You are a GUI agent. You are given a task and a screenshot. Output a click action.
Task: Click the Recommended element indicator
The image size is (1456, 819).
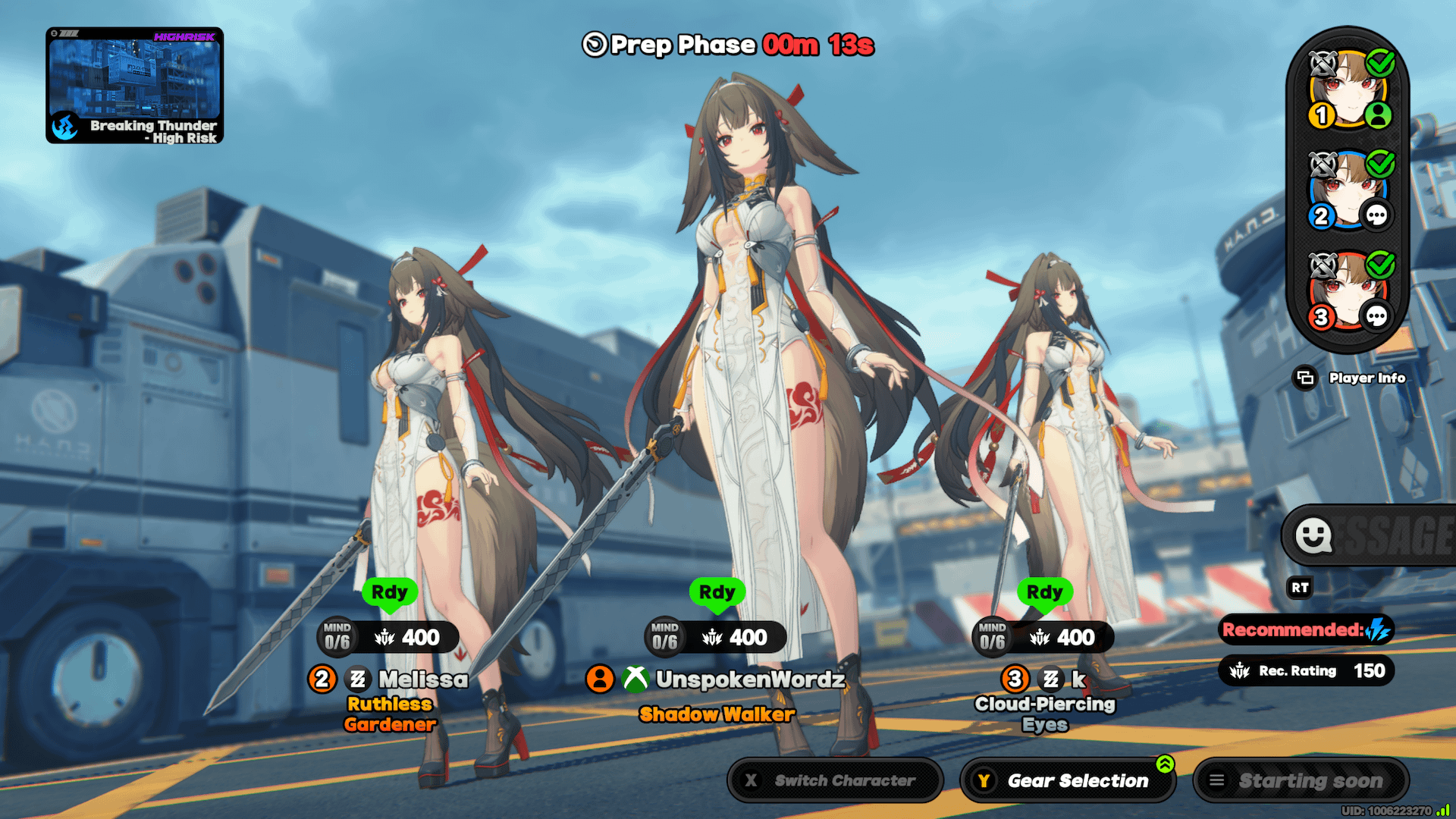pos(1306,630)
